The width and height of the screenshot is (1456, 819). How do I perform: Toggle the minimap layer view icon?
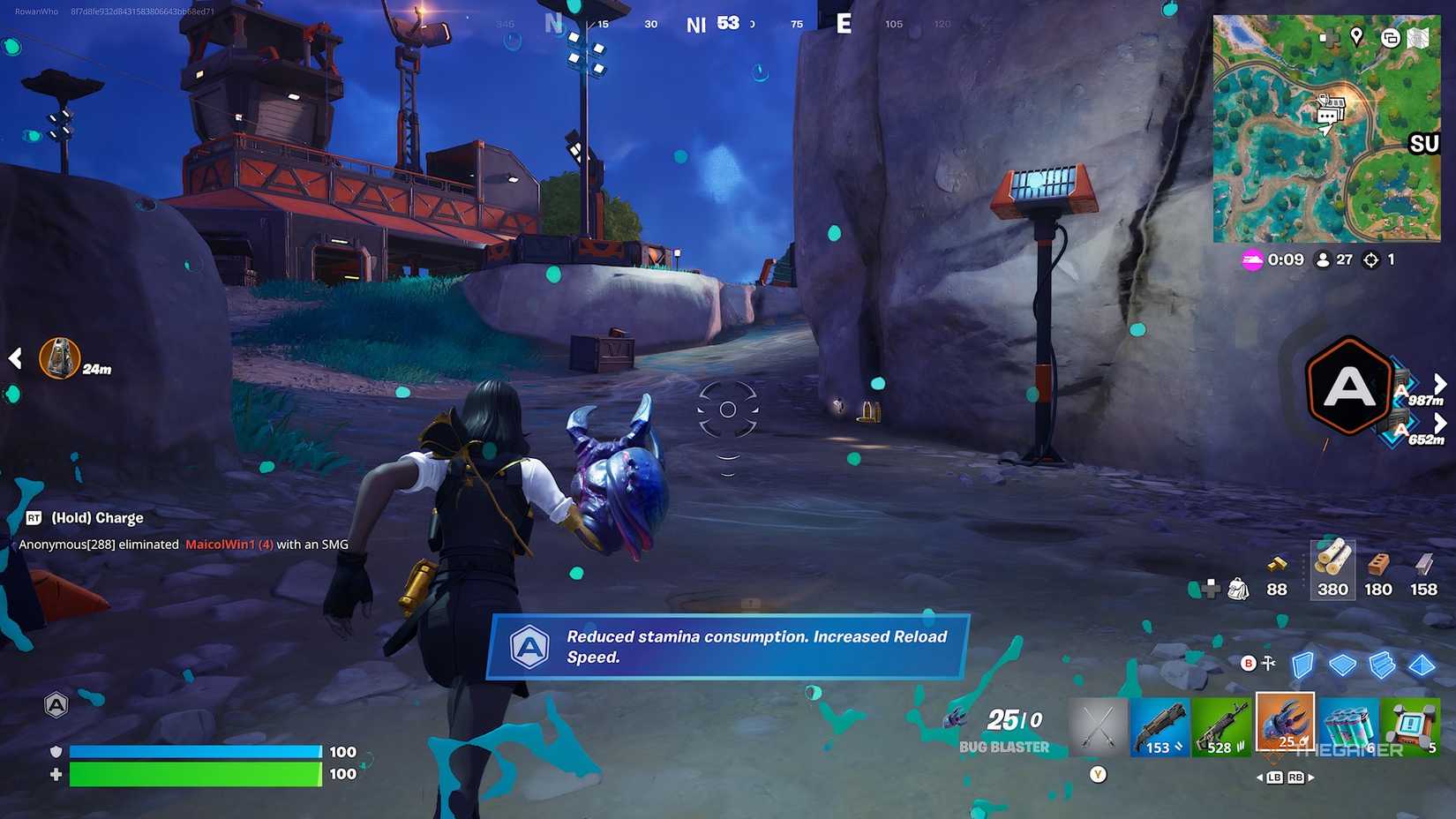click(x=1390, y=39)
